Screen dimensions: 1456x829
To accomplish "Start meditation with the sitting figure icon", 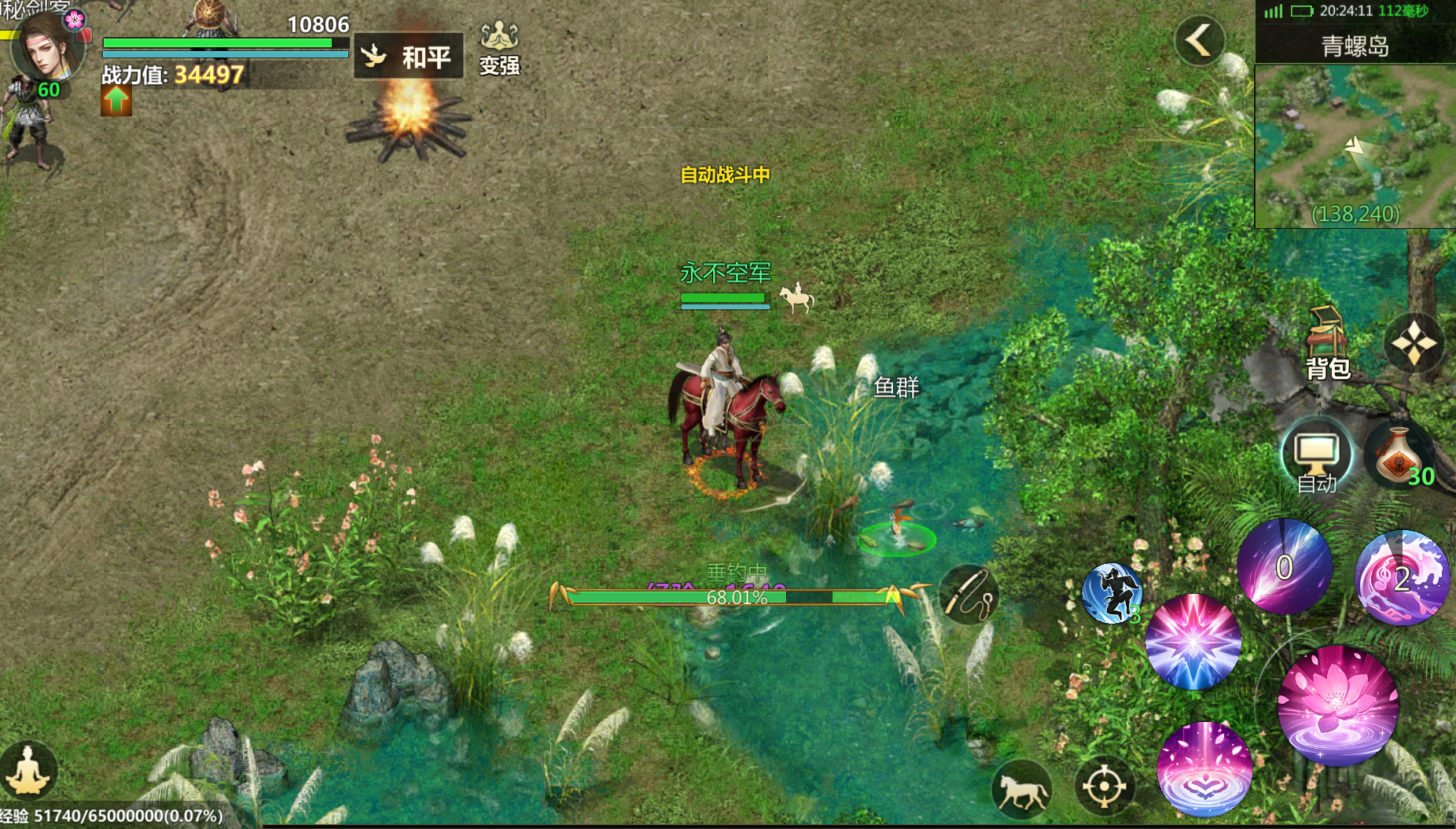I will [x=28, y=771].
